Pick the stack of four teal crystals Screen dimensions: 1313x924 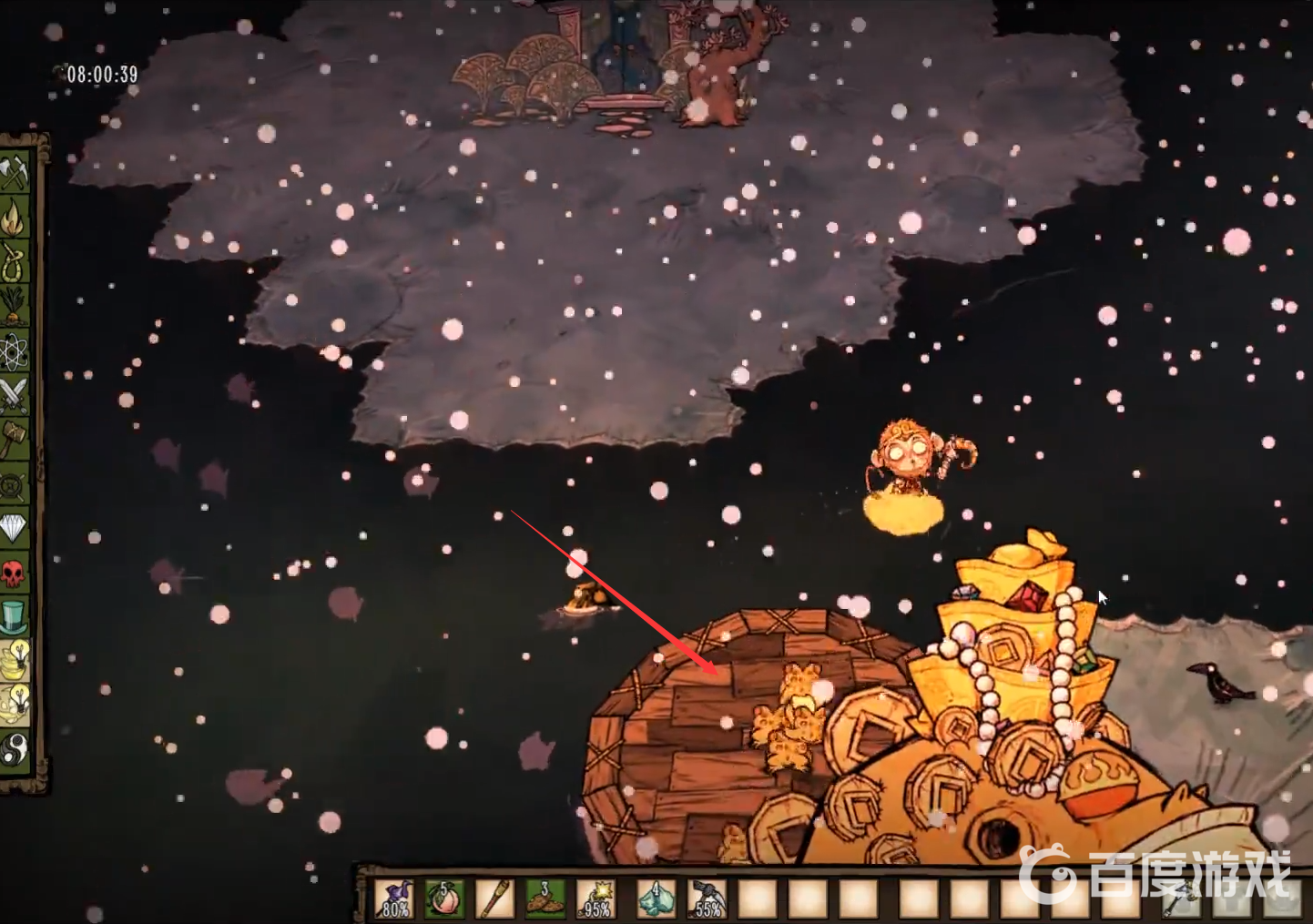[x=656, y=899]
